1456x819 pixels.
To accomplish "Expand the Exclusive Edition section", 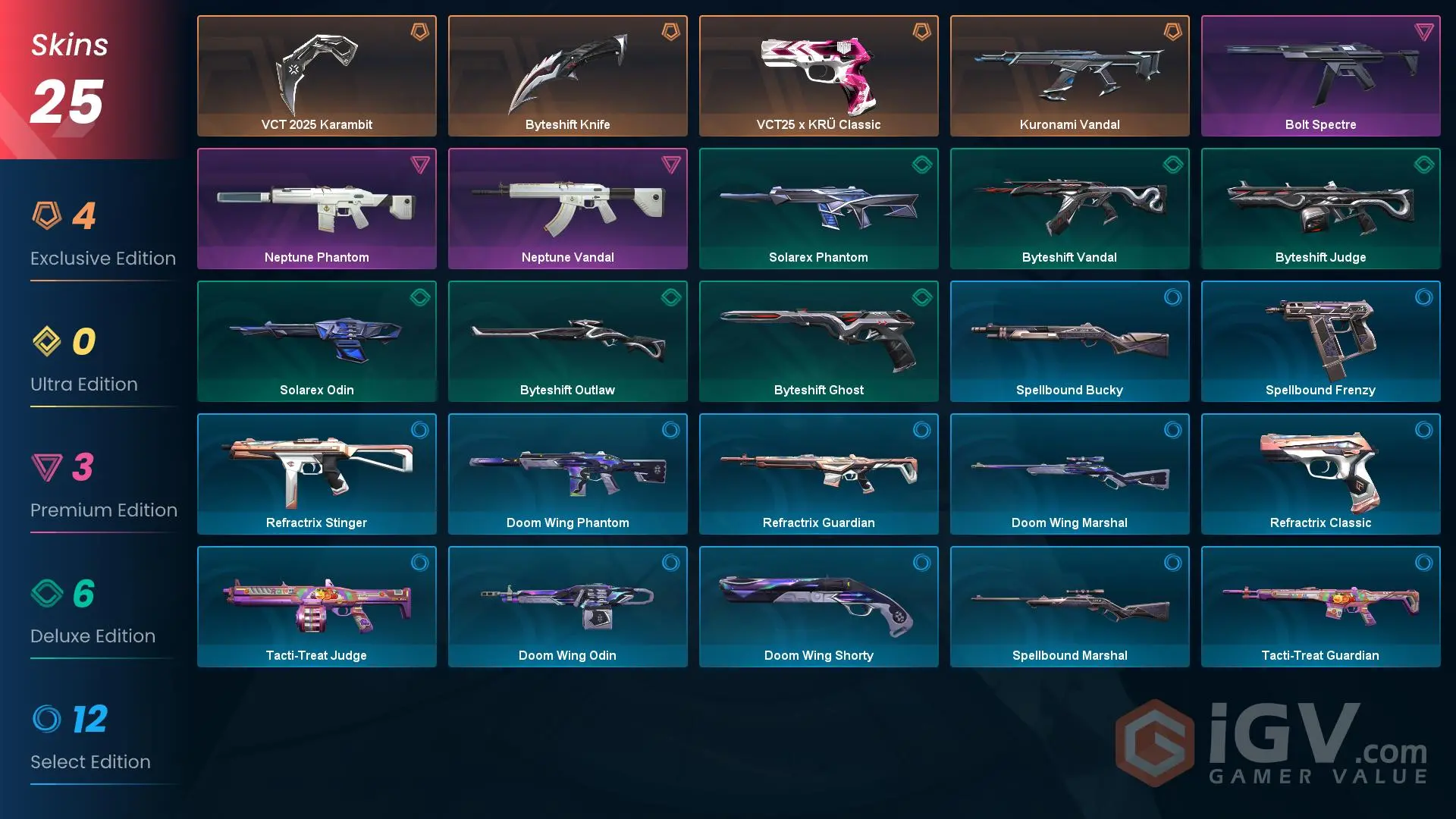I will pos(102,258).
